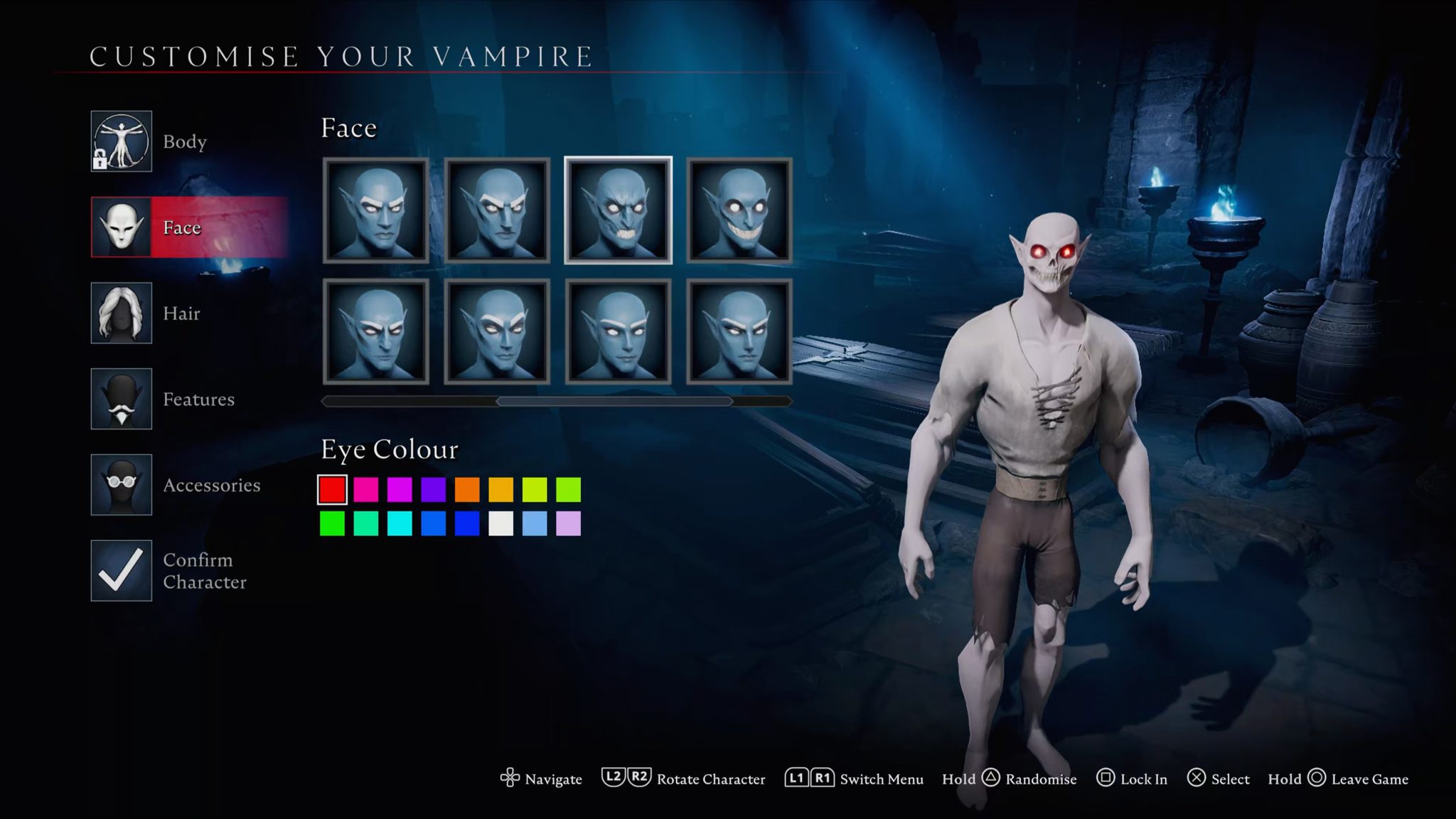The image size is (1456, 819).
Task: Pick the cyan eye colour swatch
Action: pos(400,524)
